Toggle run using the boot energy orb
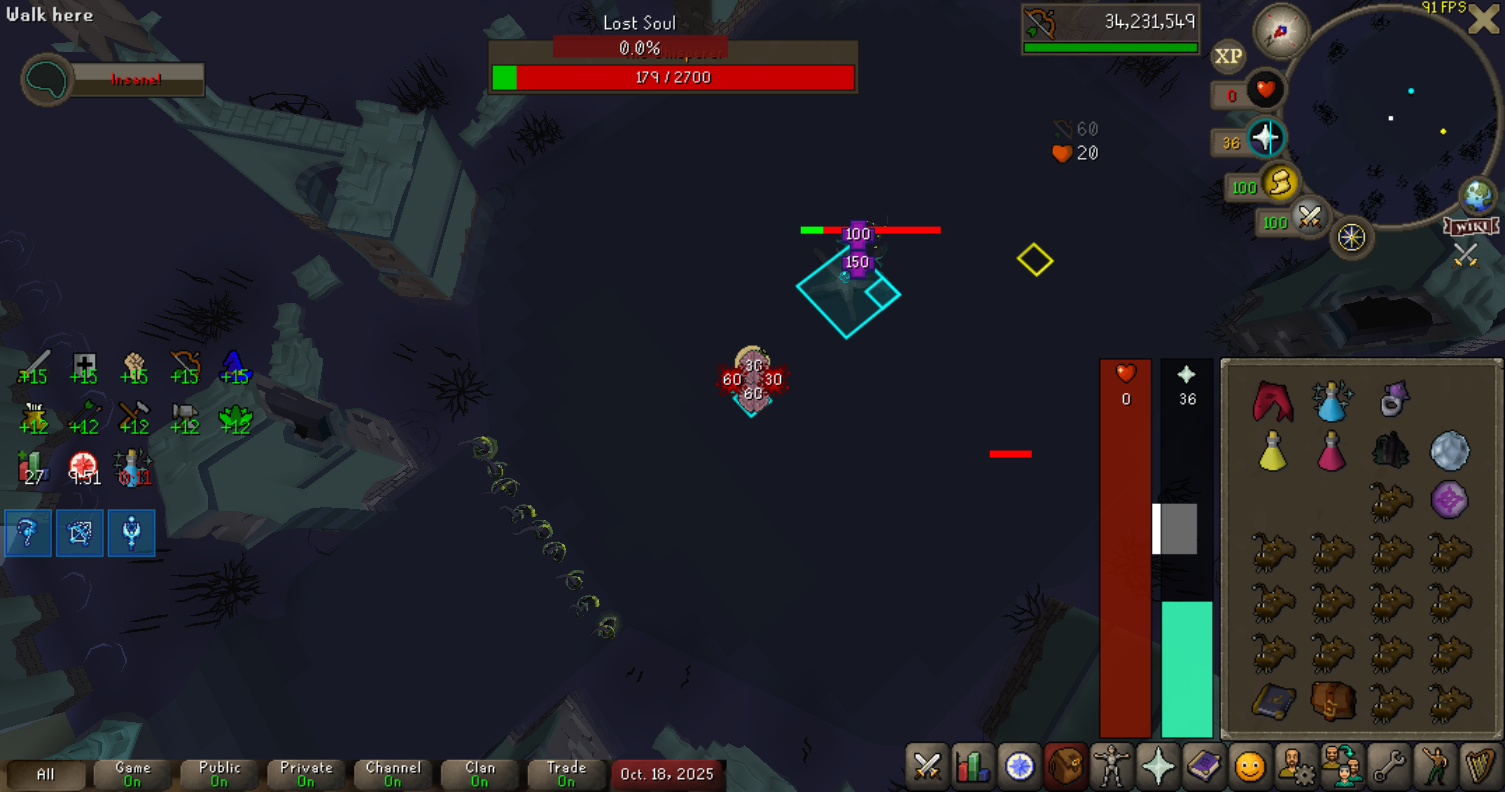Image resolution: width=1505 pixels, height=792 pixels. click(x=1278, y=184)
